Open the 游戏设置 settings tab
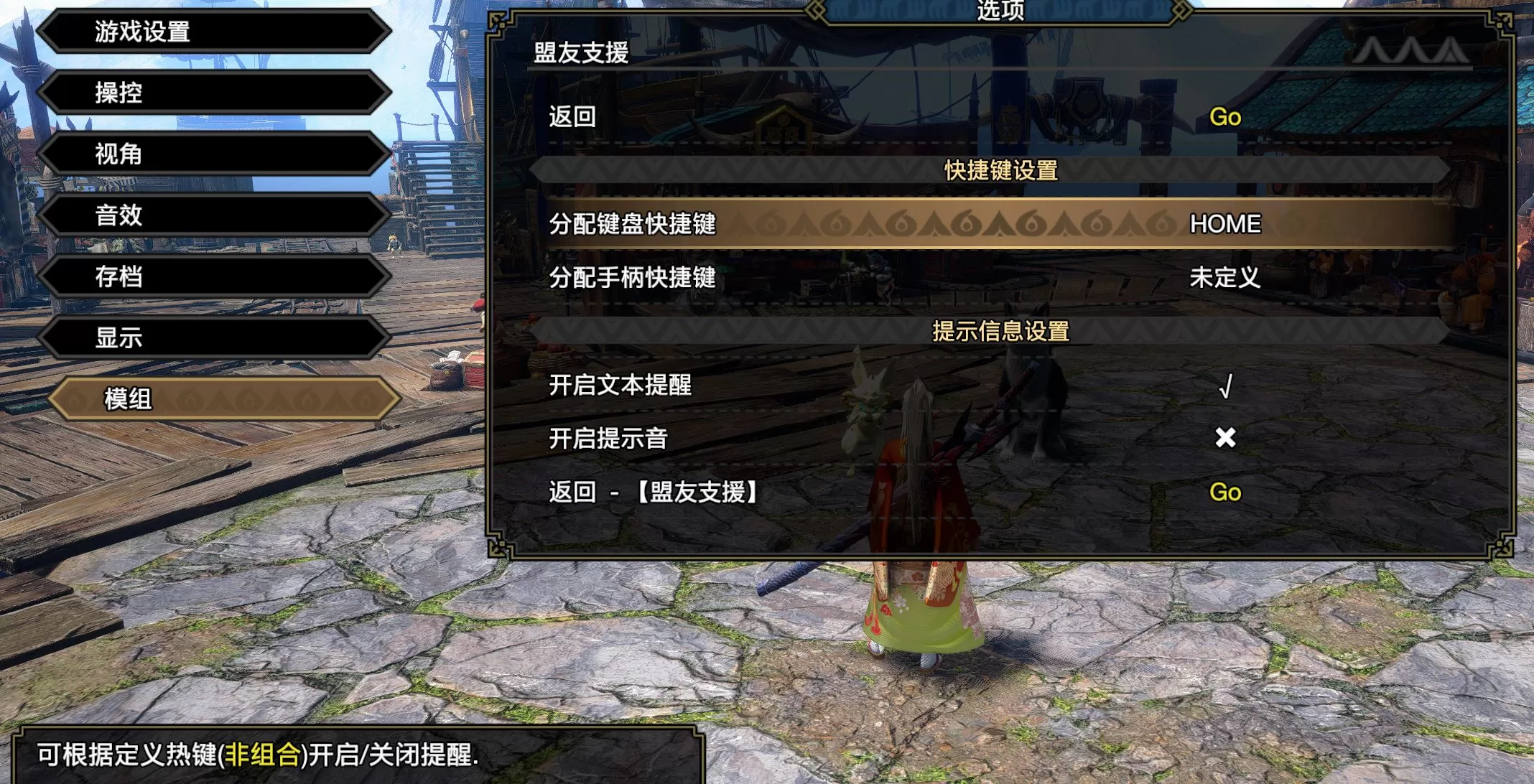The image size is (1534, 784). pos(213,32)
